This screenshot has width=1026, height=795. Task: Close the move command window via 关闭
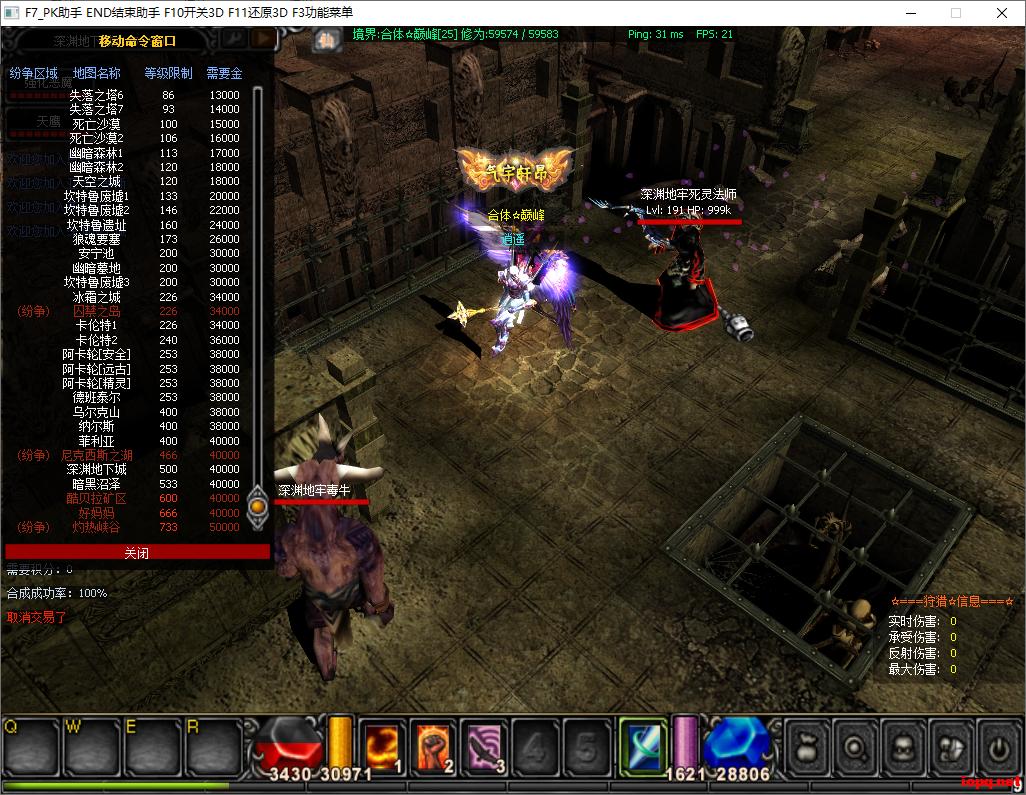(137, 552)
